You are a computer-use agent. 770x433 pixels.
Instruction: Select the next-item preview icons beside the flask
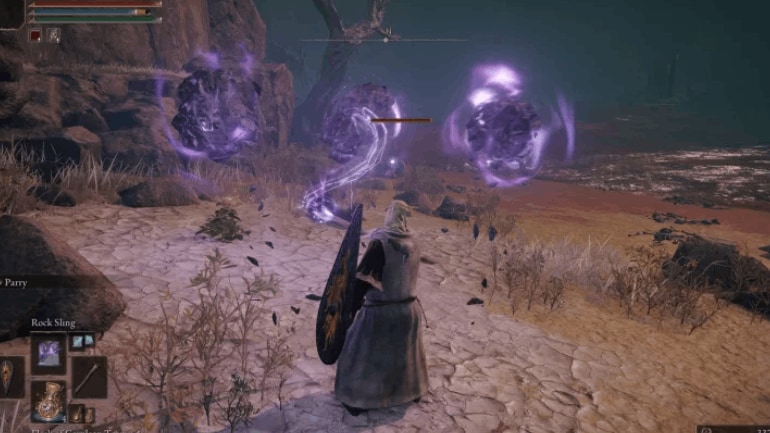coord(80,412)
